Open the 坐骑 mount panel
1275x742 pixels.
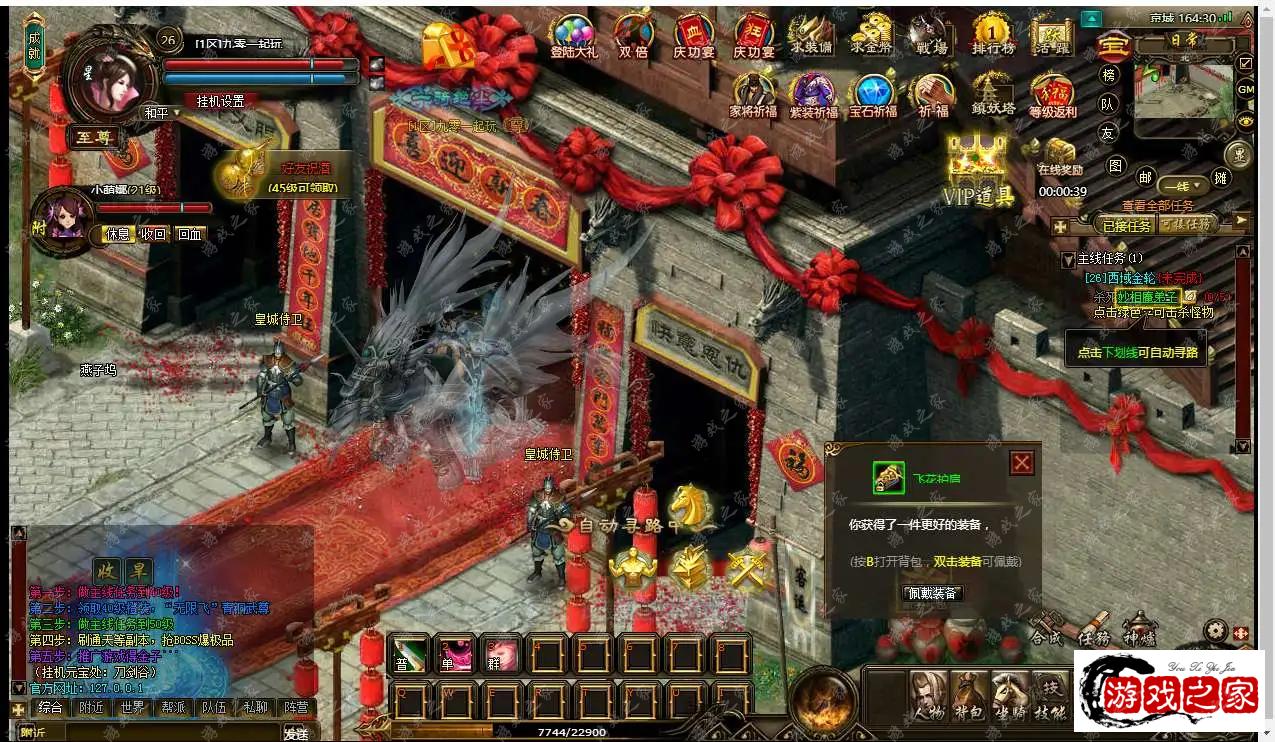(x=1009, y=695)
